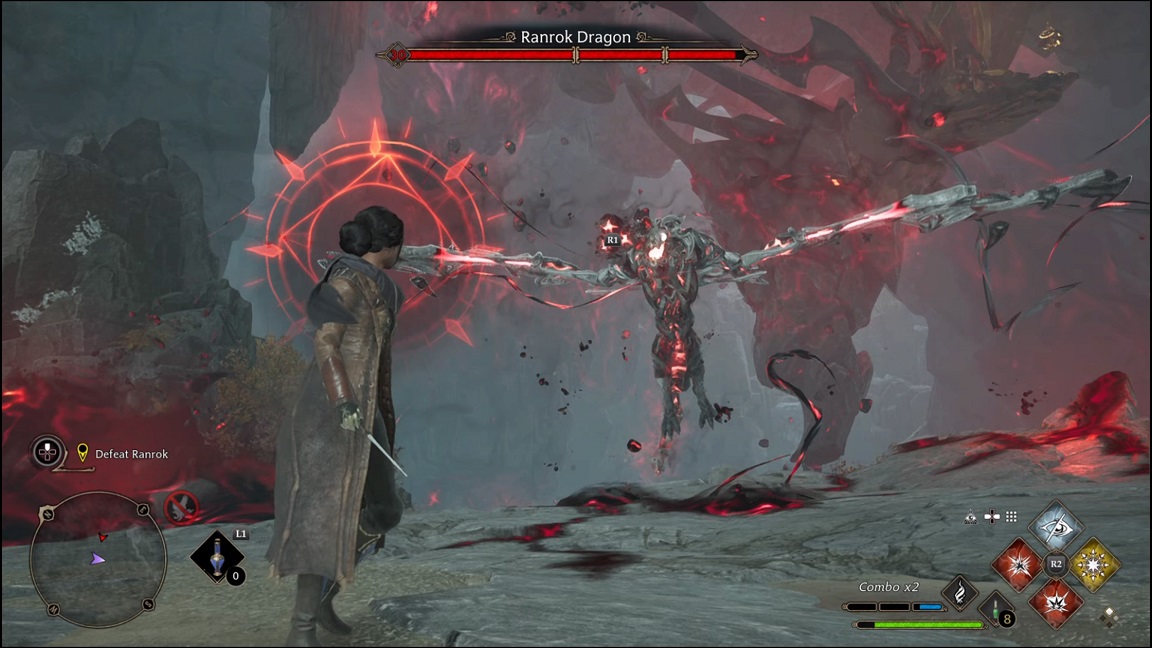Click the no-flying restriction icon

tap(182, 508)
